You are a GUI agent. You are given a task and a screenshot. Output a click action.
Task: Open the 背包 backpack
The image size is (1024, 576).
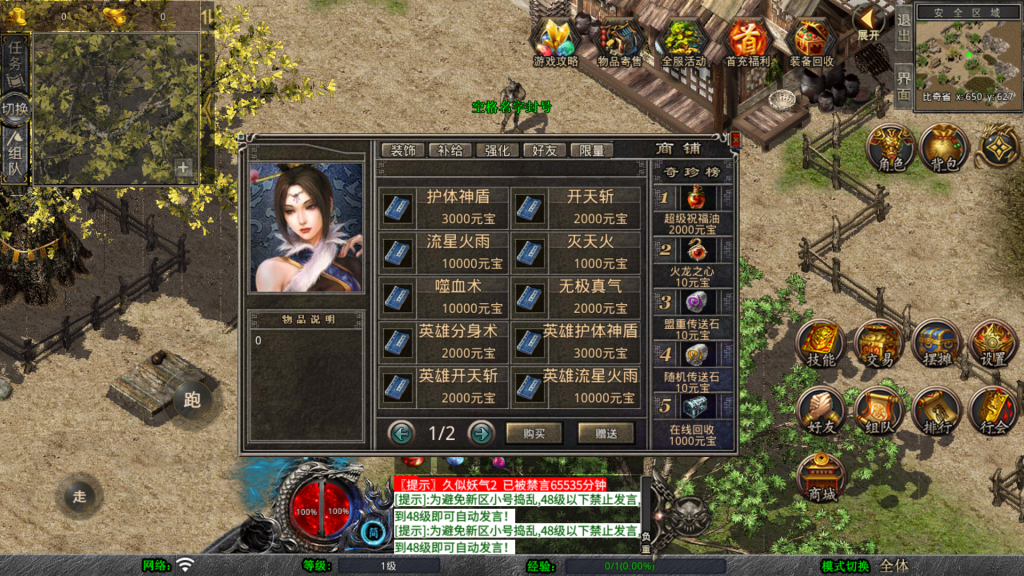(x=943, y=148)
